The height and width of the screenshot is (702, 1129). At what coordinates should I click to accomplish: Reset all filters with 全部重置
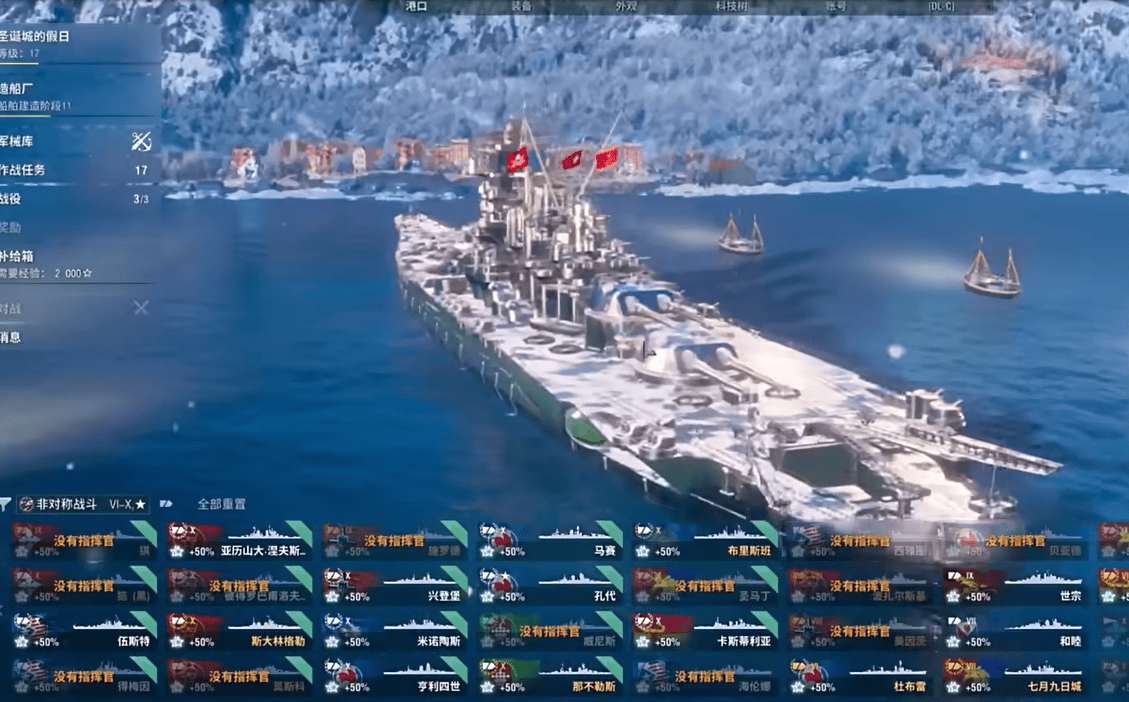[x=221, y=505]
